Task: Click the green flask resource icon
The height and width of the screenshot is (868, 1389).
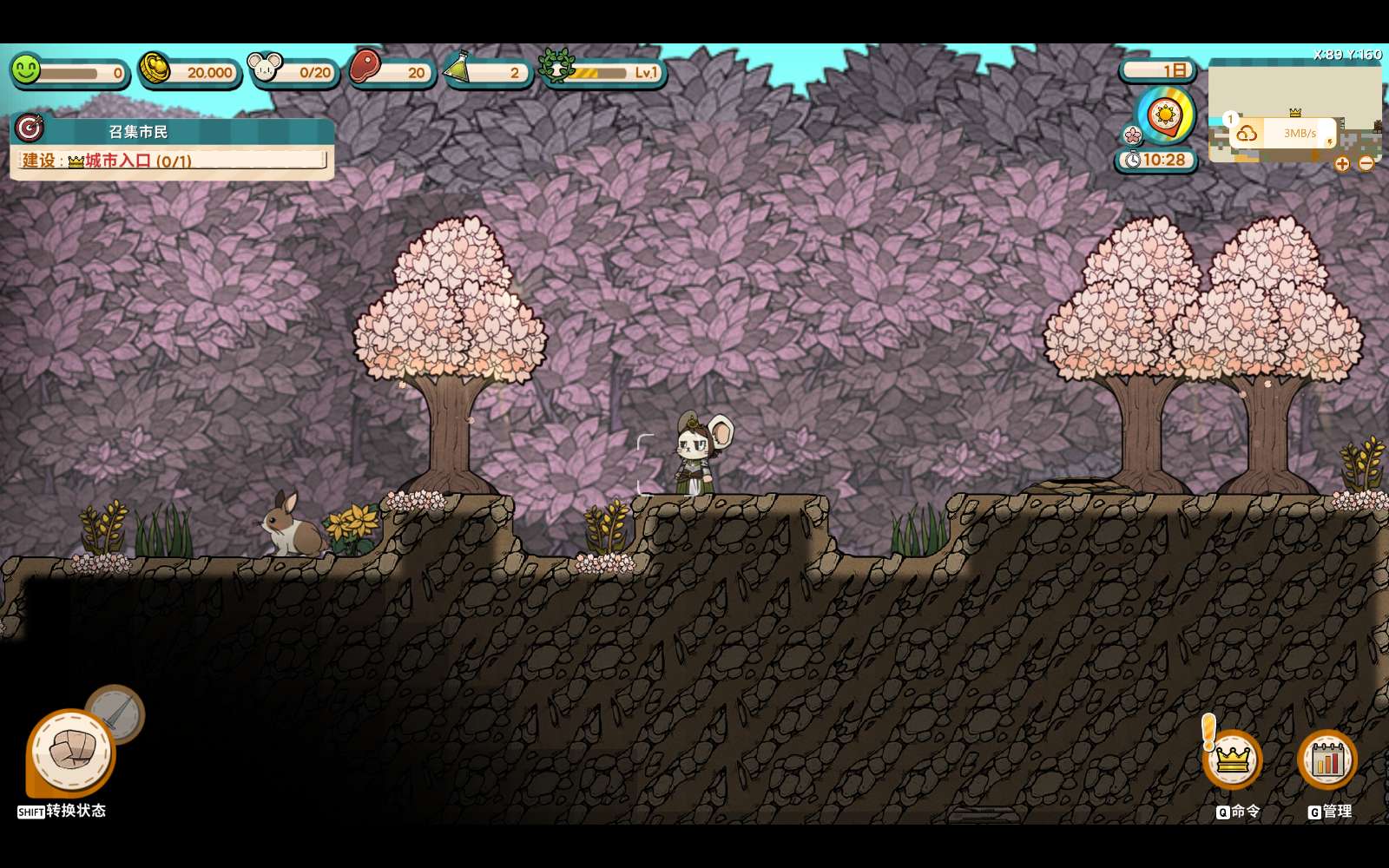Action: click(458, 69)
